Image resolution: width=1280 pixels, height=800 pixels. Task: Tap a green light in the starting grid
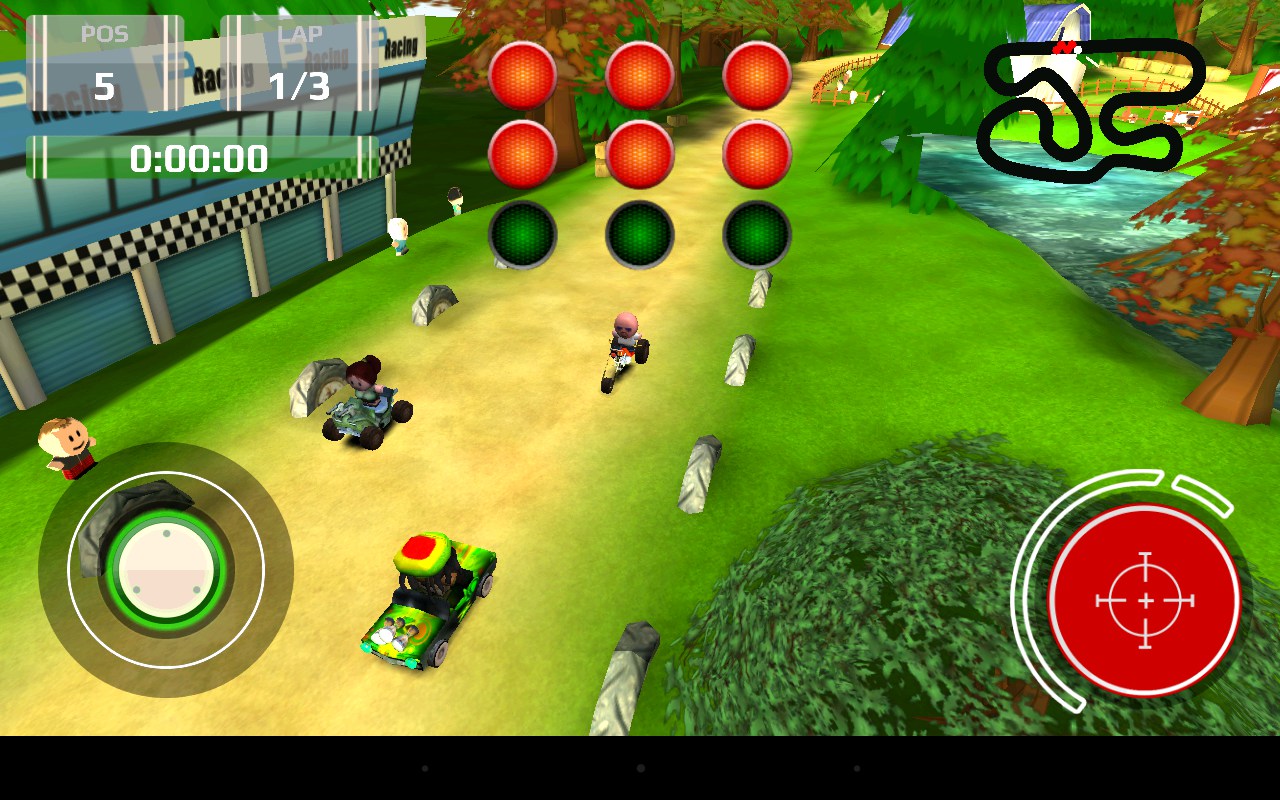640,234
